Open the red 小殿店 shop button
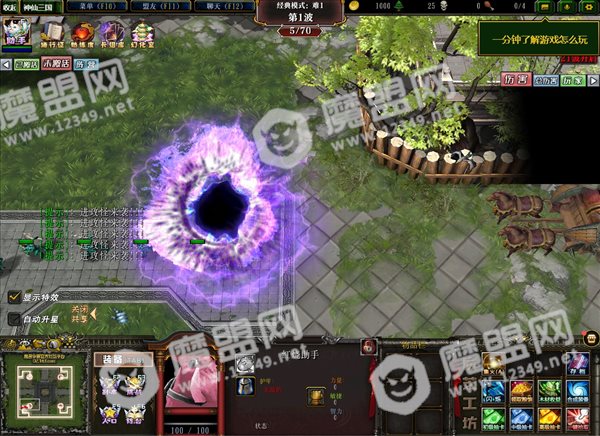 point(57,63)
